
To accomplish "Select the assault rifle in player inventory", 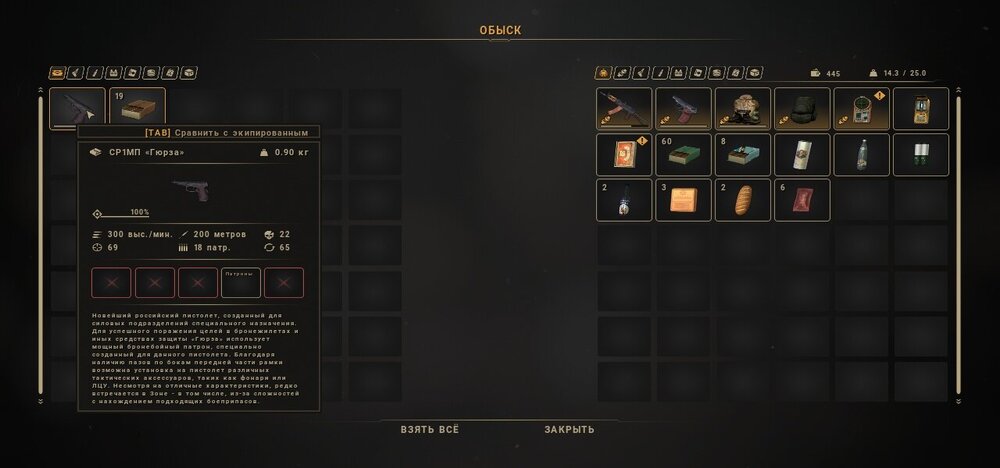I will pos(624,109).
